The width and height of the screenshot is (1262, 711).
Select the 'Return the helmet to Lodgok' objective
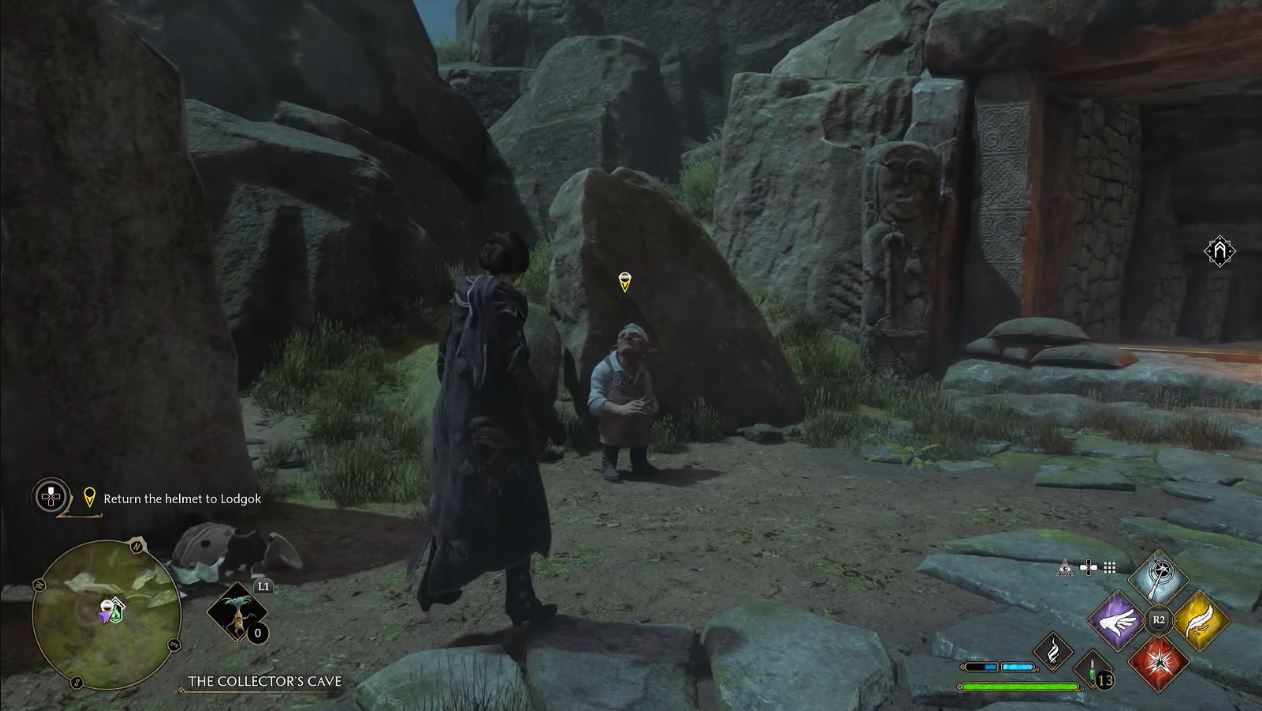[x=182, y=498]
